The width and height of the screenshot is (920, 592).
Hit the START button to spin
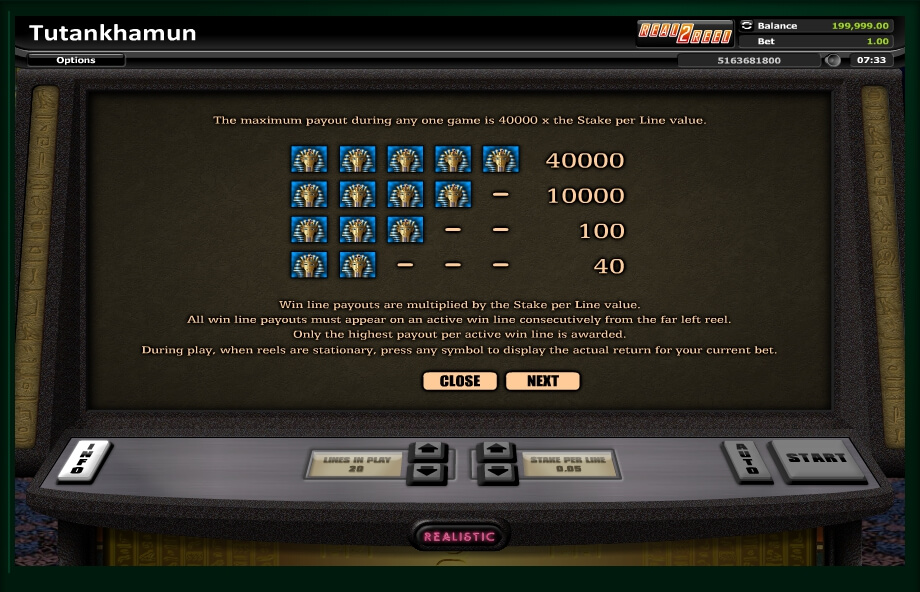(817, 459)
